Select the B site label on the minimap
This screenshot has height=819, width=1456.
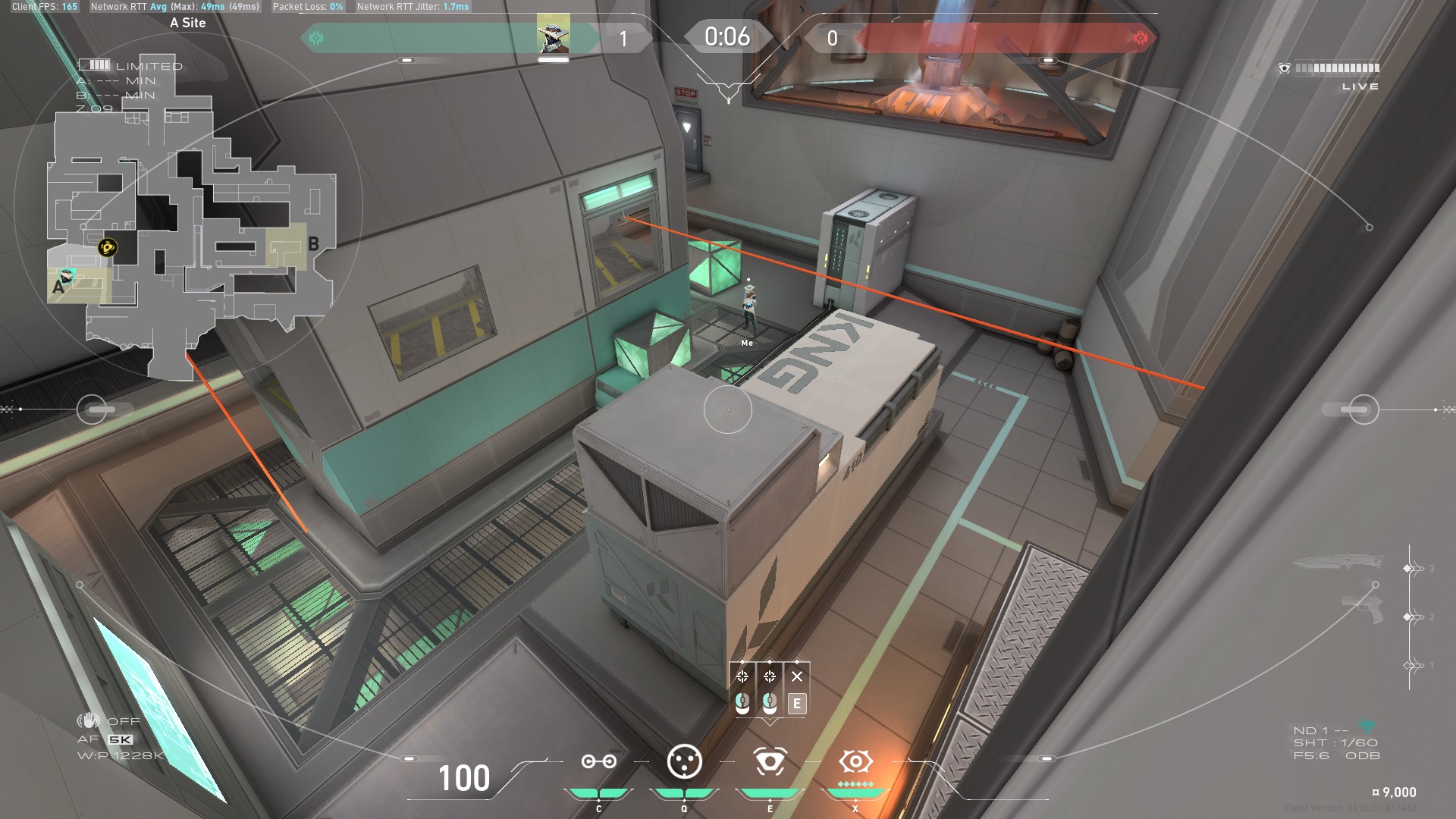313,244
